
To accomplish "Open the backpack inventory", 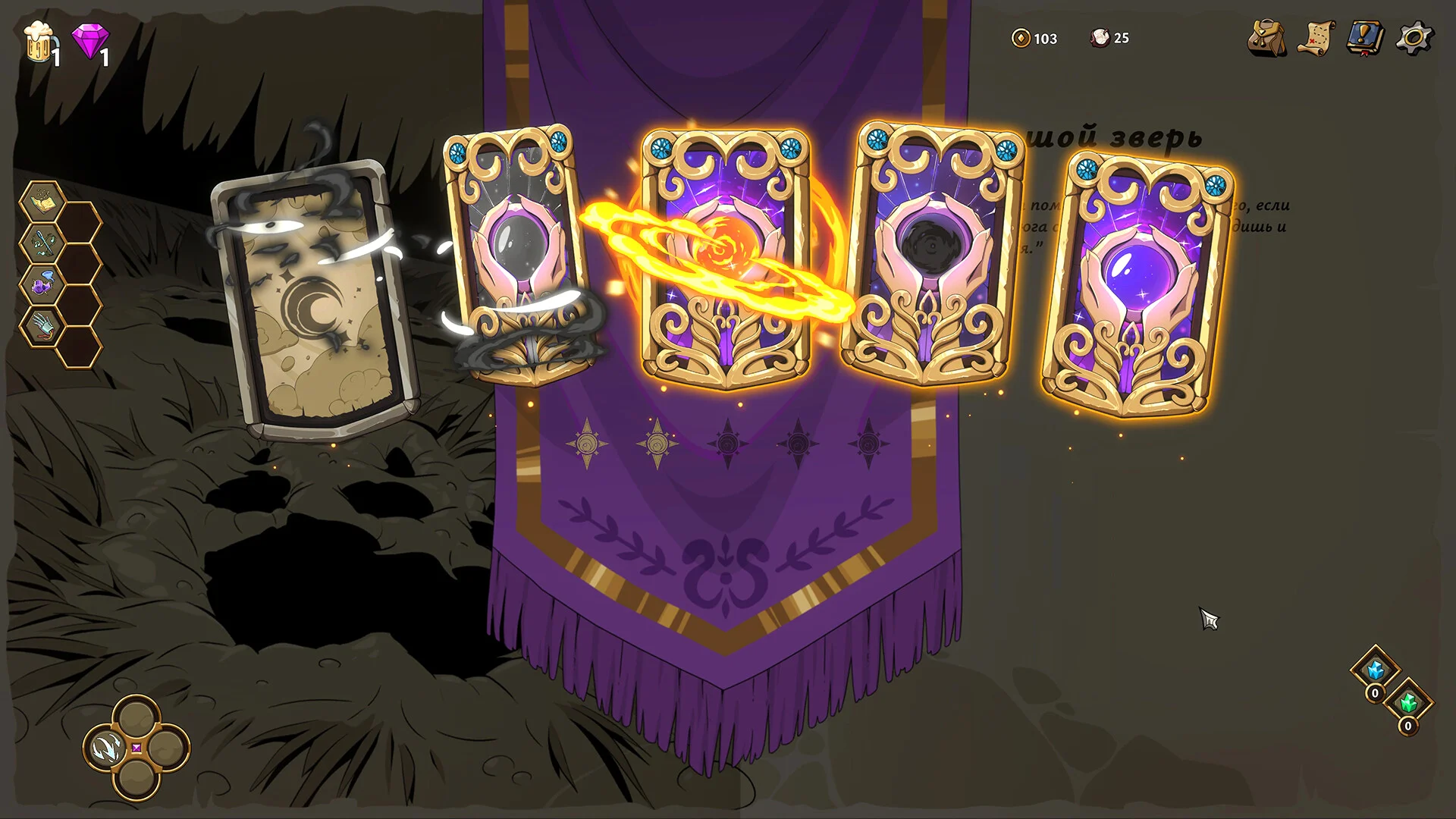I will point(1267,39).
